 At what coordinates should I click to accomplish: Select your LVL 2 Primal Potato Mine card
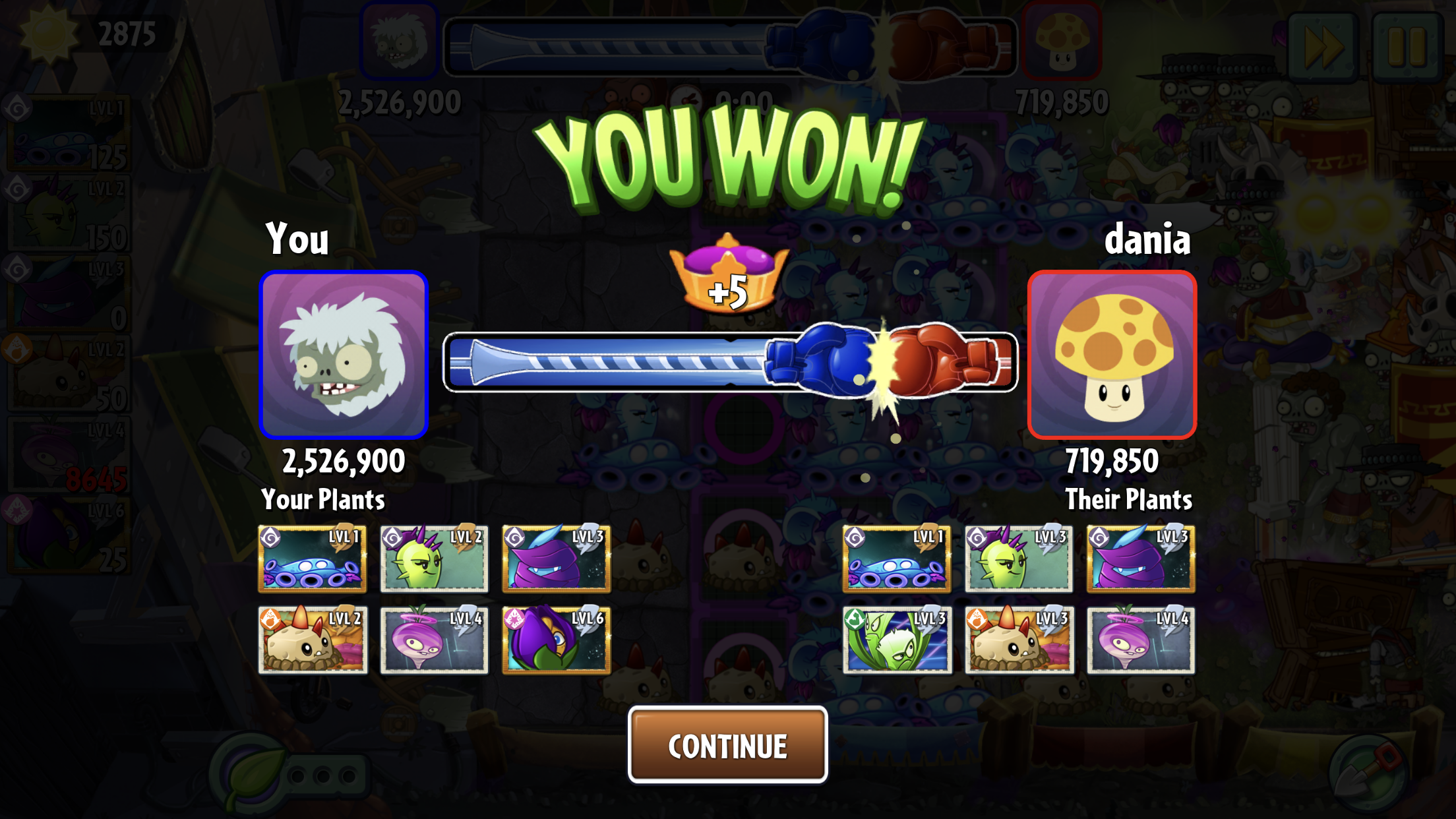pyautogui.click(x=312, y=640)
